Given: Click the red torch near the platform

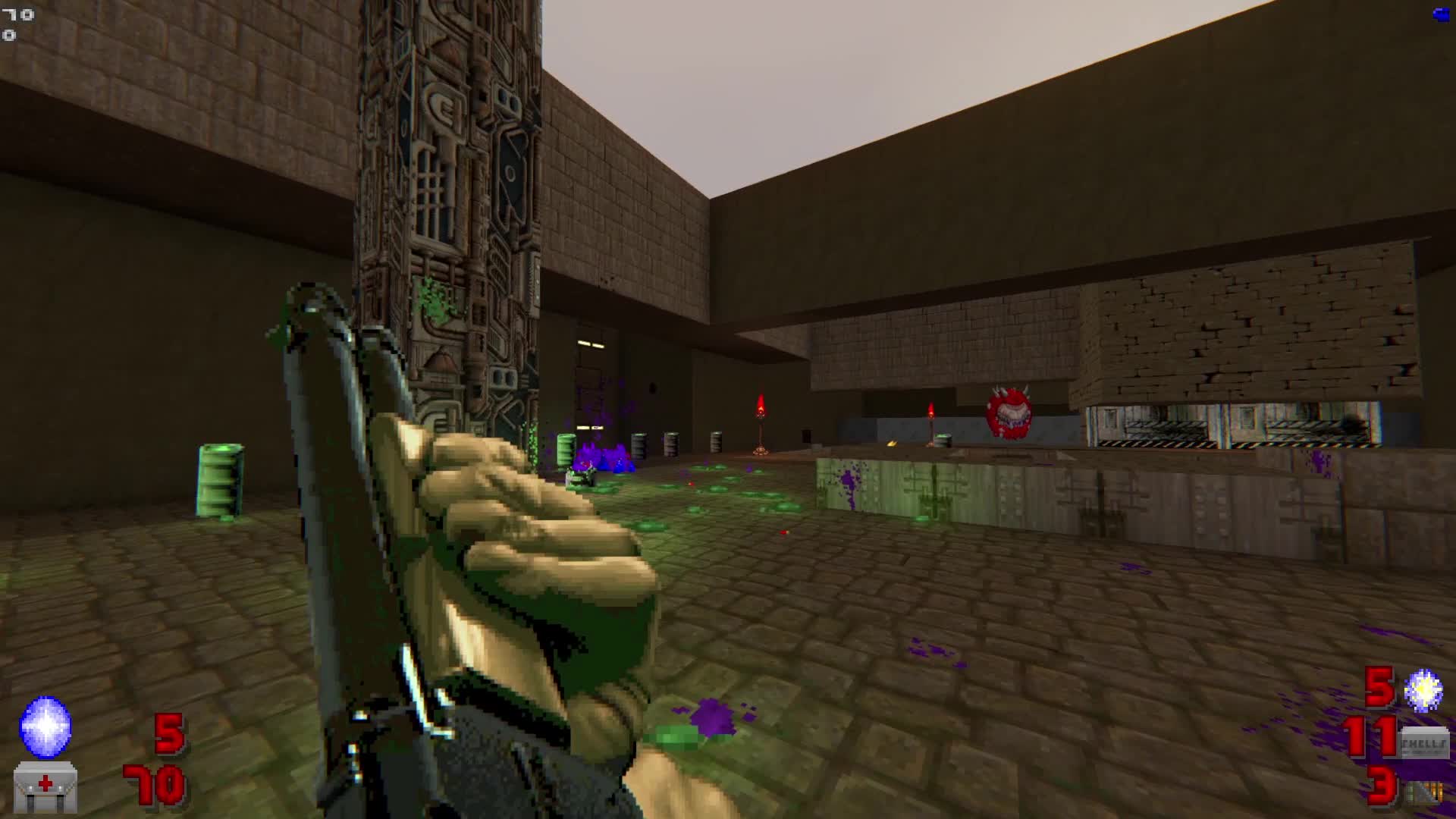Looking at the screenshot, I should tap(761, 425).
